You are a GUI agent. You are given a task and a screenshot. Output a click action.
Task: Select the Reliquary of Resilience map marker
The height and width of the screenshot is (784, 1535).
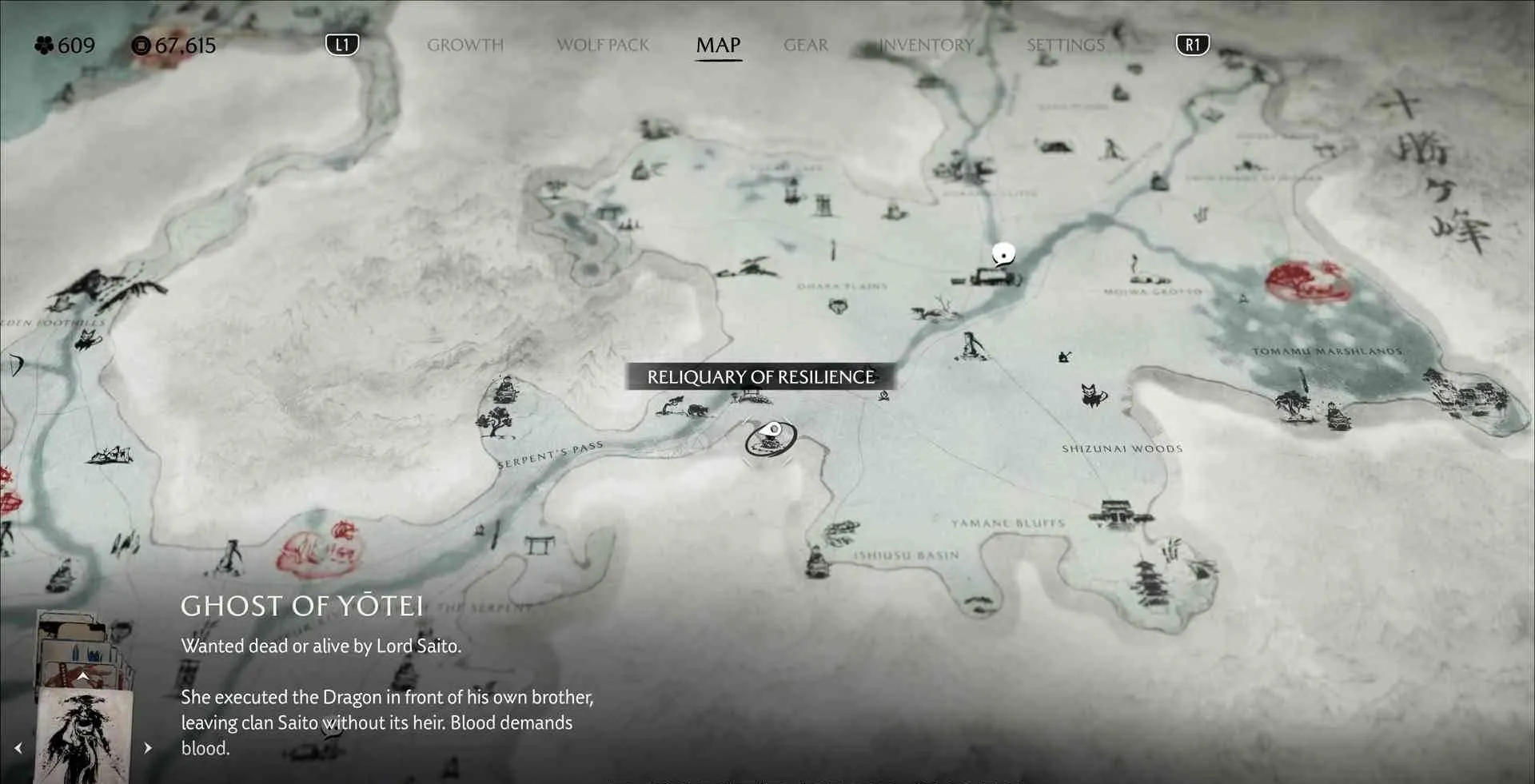(x=771, y=438)
